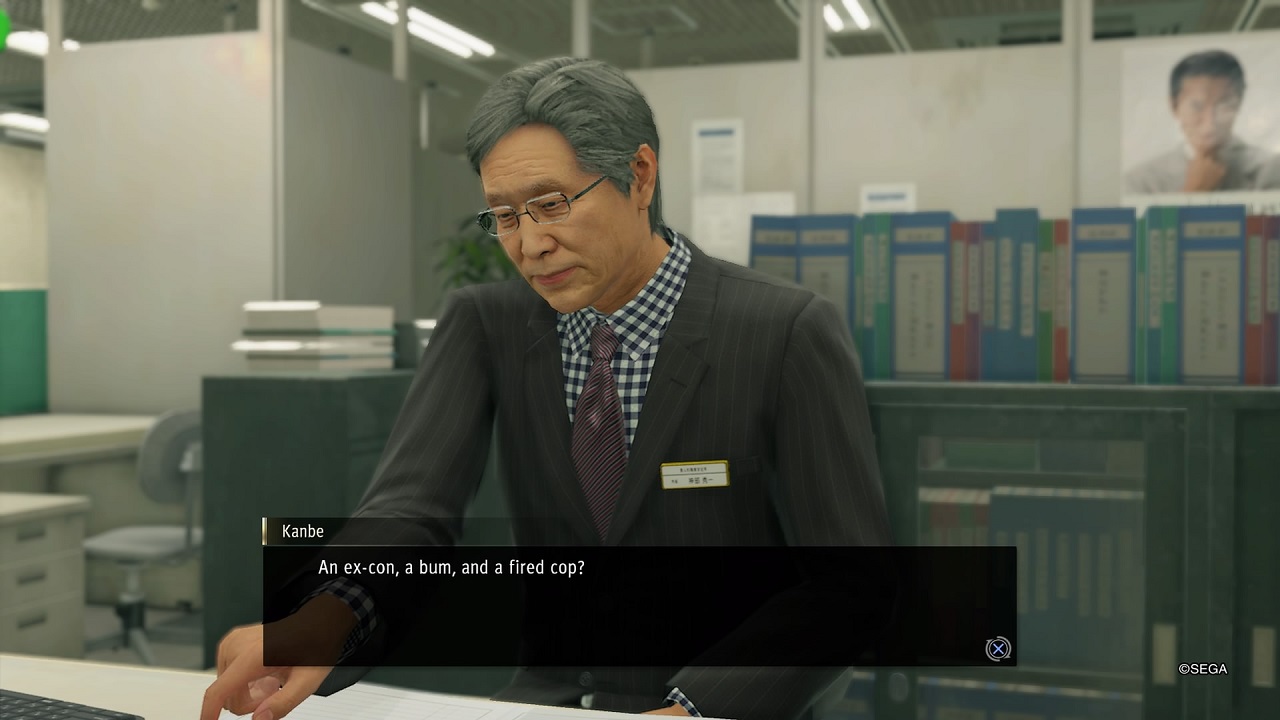This screenshot has height=720, width=1280.
Task: Click the speaker name label Kanbe
Action: (302, 531)
